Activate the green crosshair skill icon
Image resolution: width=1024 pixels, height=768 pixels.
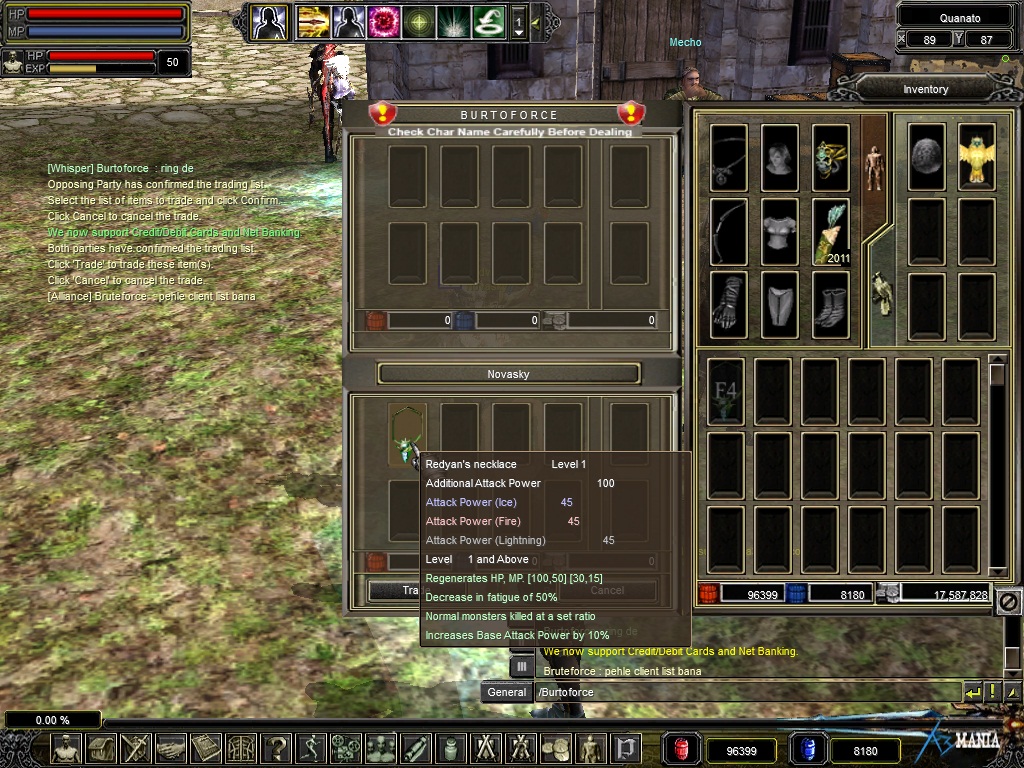[419, 21]
